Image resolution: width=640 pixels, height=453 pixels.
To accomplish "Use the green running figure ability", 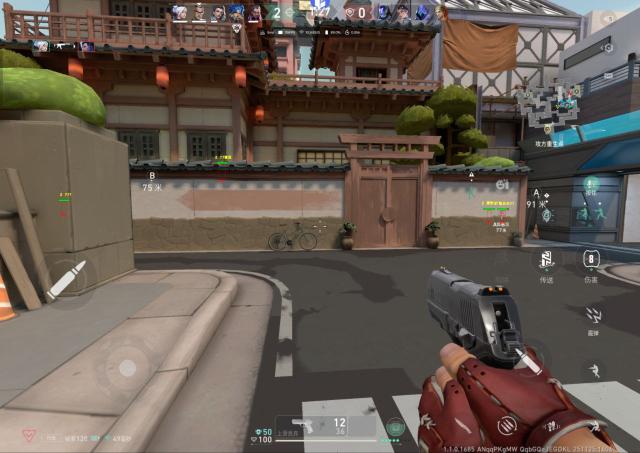I will click(x=592, y=187).
